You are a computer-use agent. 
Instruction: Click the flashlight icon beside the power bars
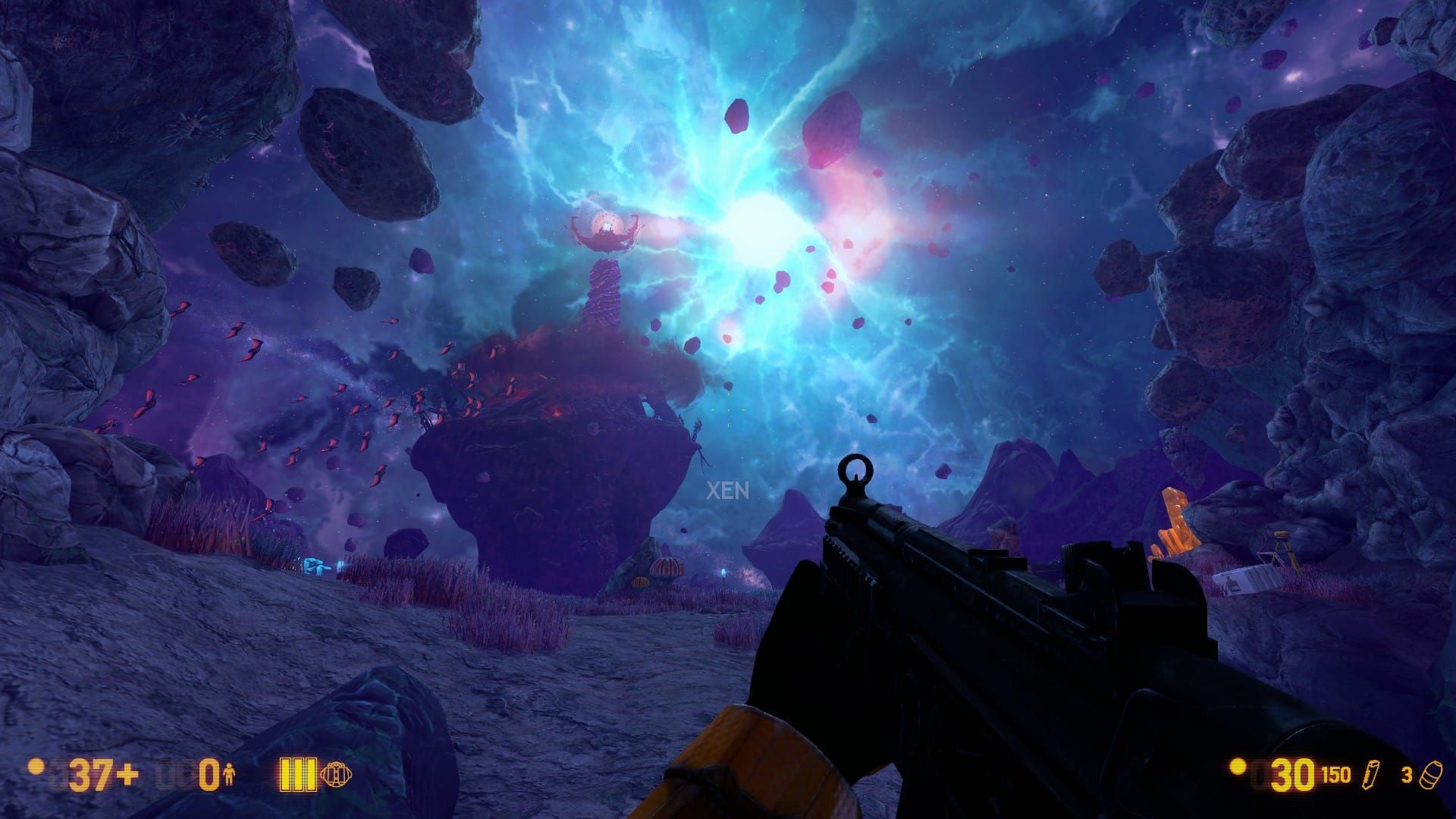[337, 774]
